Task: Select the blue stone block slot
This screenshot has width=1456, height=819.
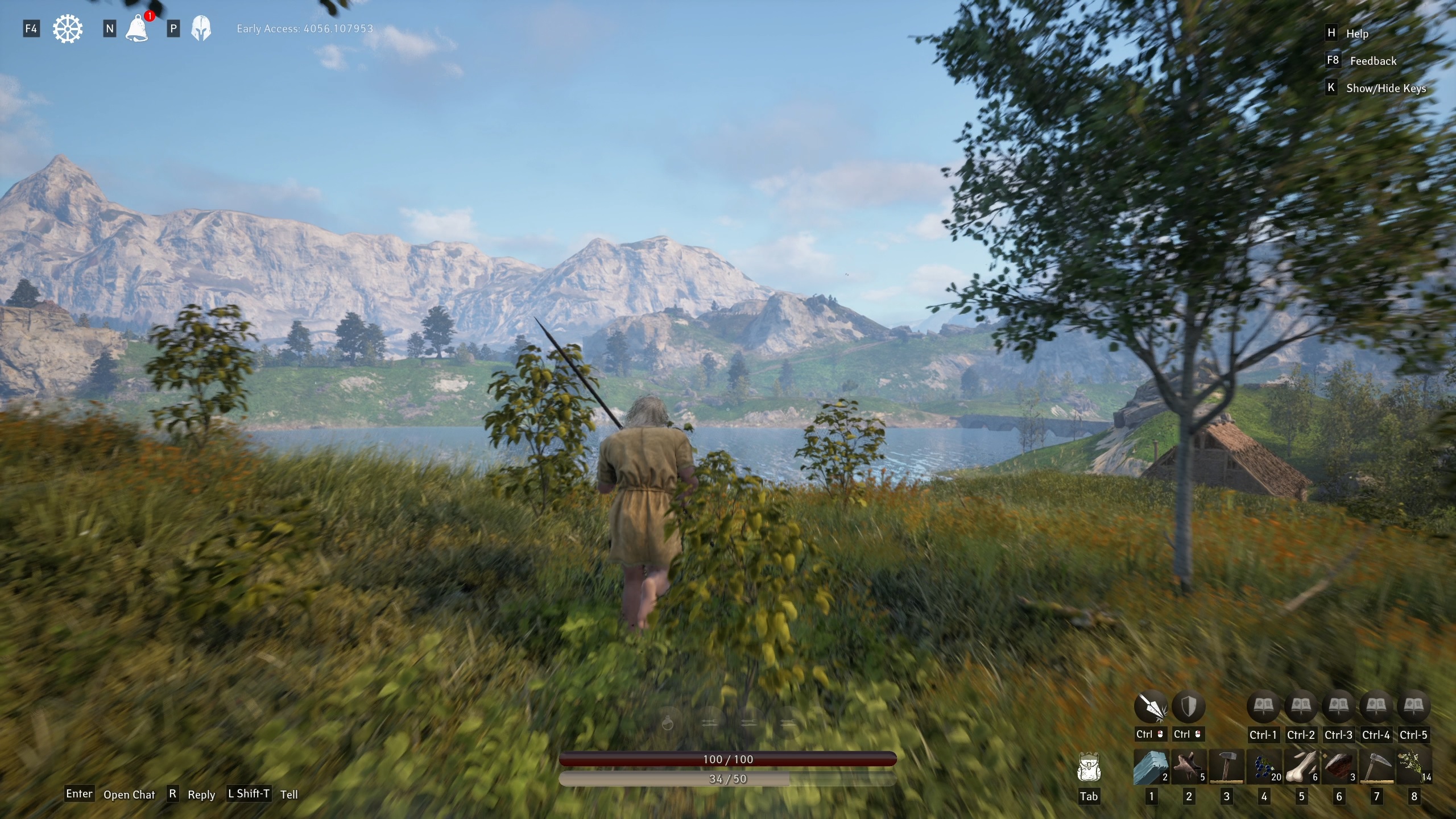Action: (1151, 767)
